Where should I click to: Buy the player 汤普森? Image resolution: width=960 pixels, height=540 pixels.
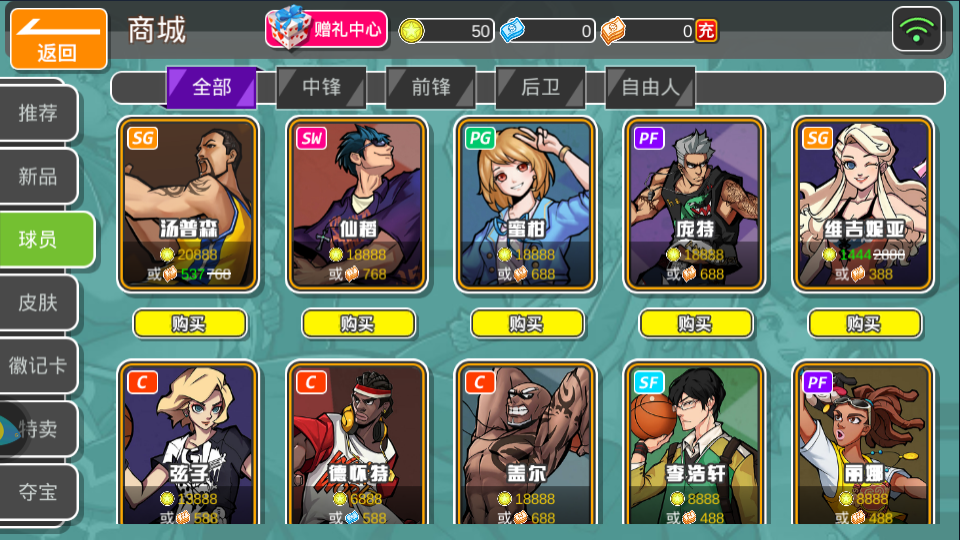click(189, 323)
